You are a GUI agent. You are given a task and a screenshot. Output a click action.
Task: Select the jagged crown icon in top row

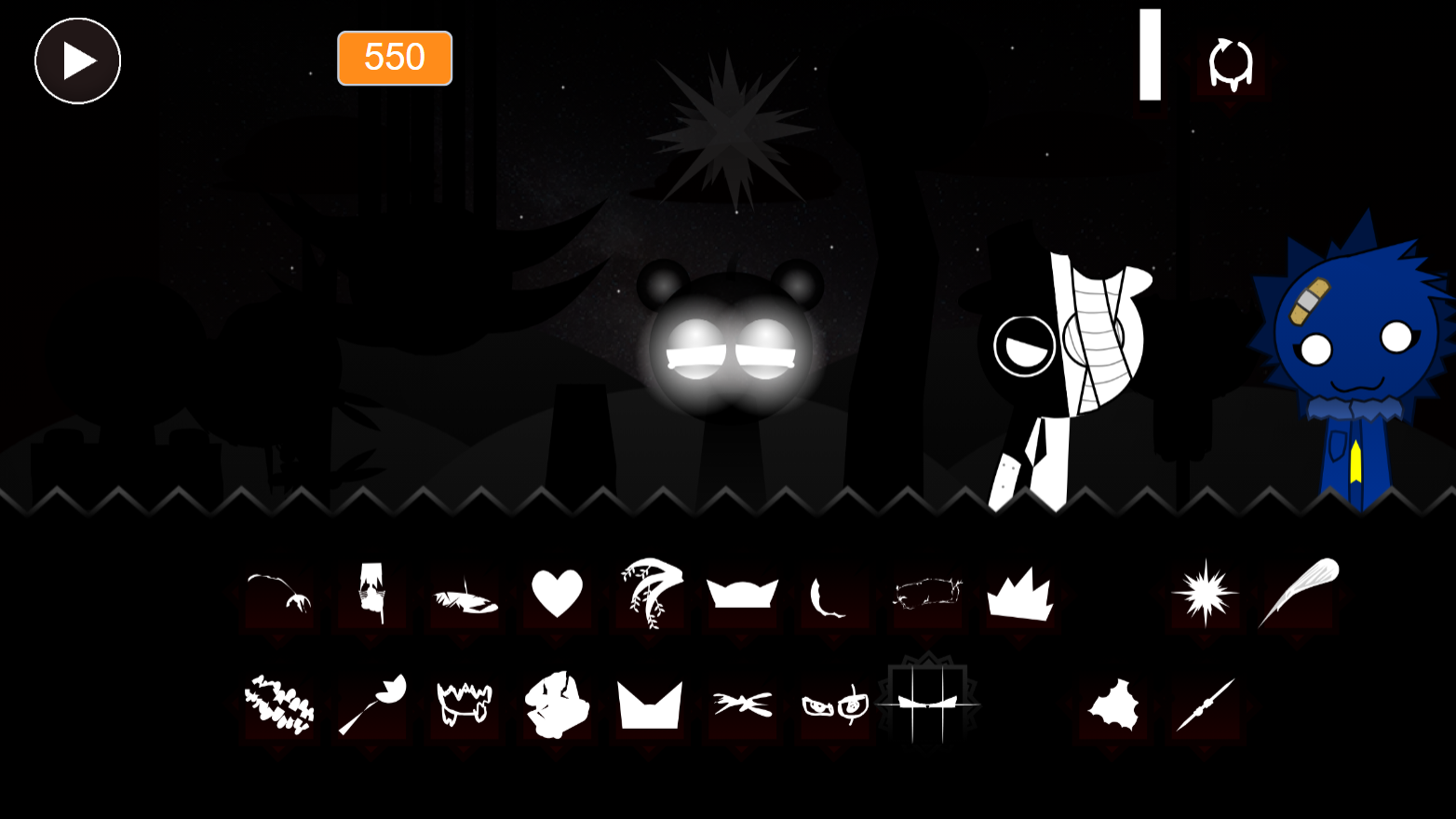tap(1022, 594)
